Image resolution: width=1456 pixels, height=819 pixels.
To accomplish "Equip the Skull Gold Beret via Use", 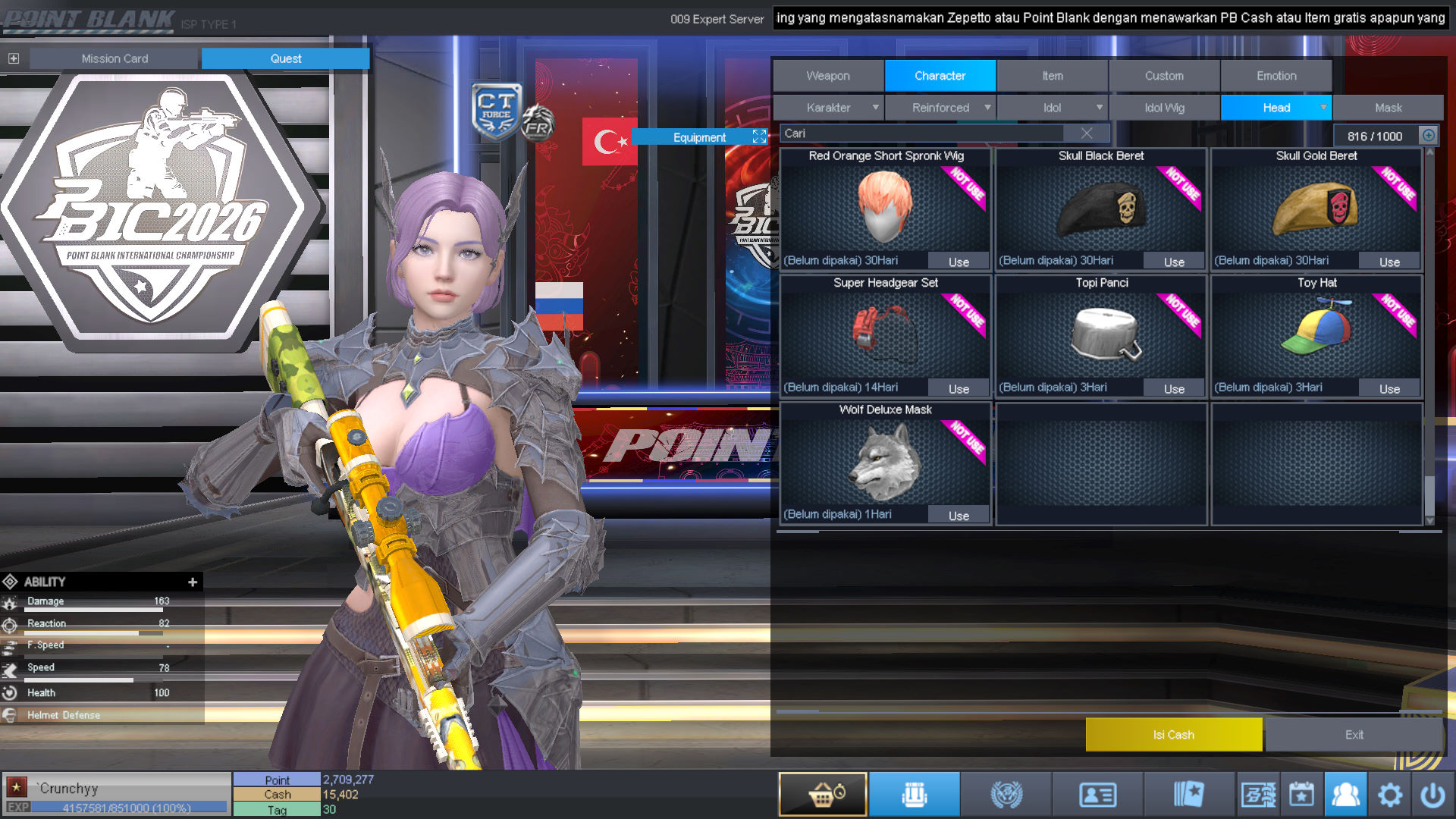I will click(x=1389, y=262).
